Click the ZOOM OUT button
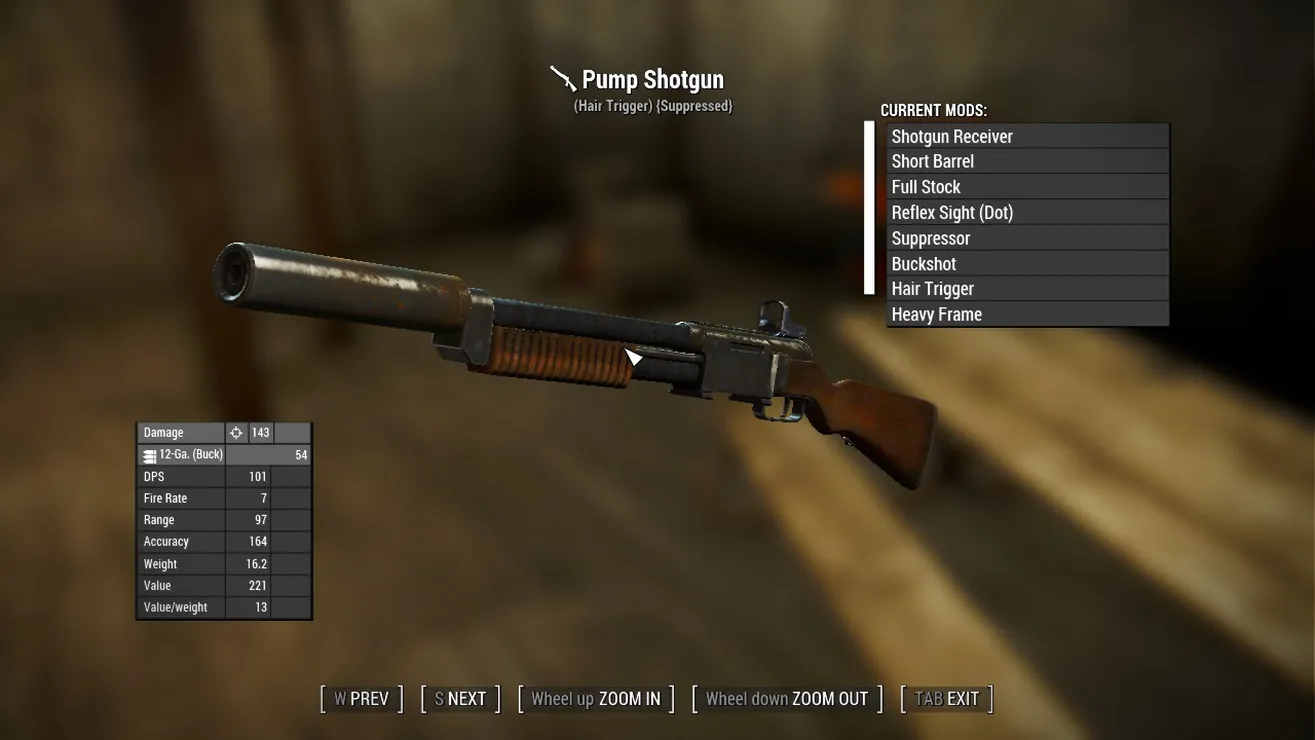Image resolution: width=1315 pixels, height=740 pixels. [787, 699]
